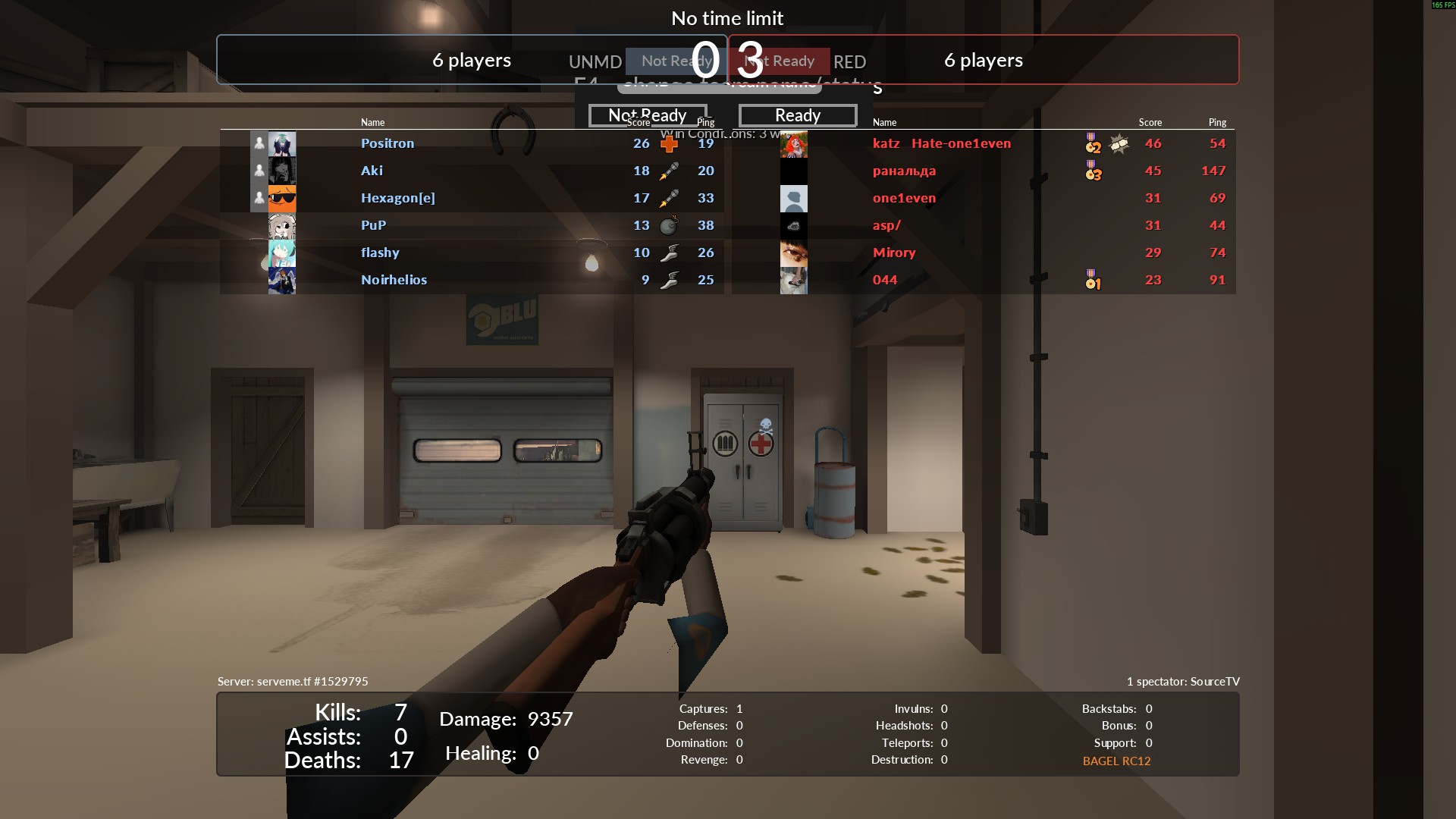Screen dimensions: 1456x819
Task: Select Mirory on the scoreboard
Action: click(894, 253)
